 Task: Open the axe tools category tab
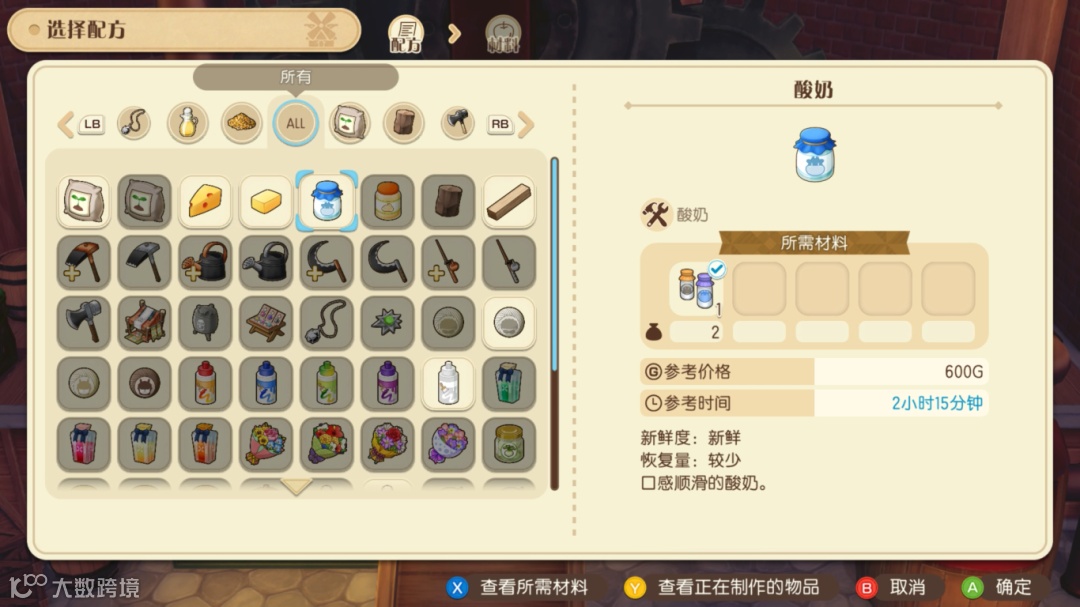click(x=458, y=124)
